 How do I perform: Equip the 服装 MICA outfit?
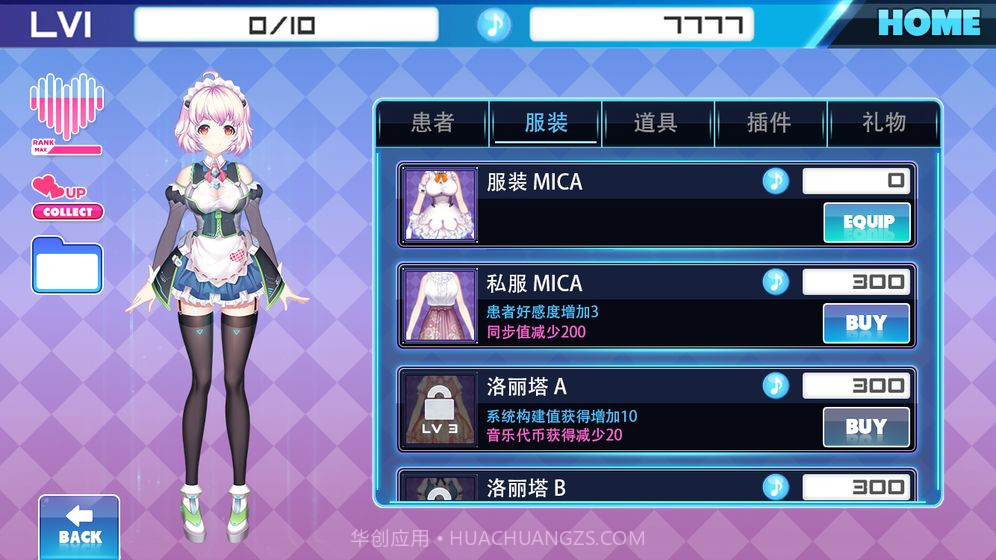coord(866,222)
